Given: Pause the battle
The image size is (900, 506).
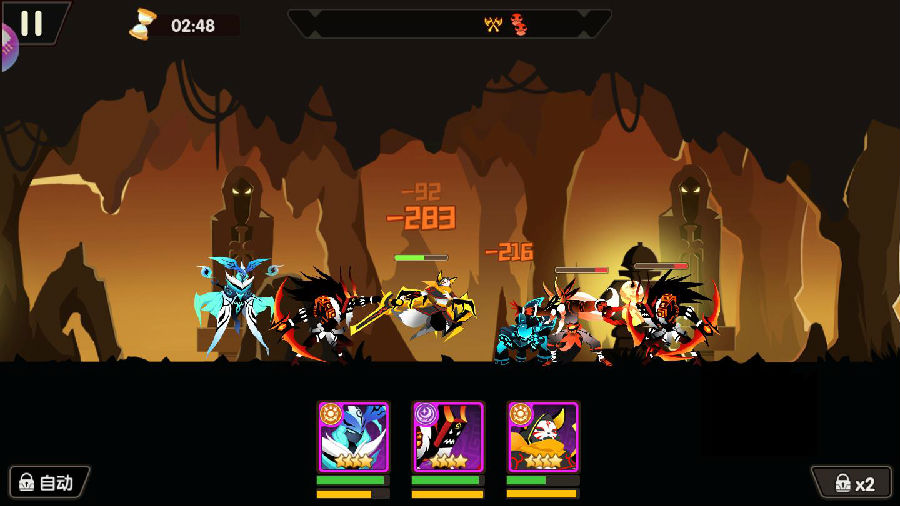Looking at the screenshot, I should 31,23.
